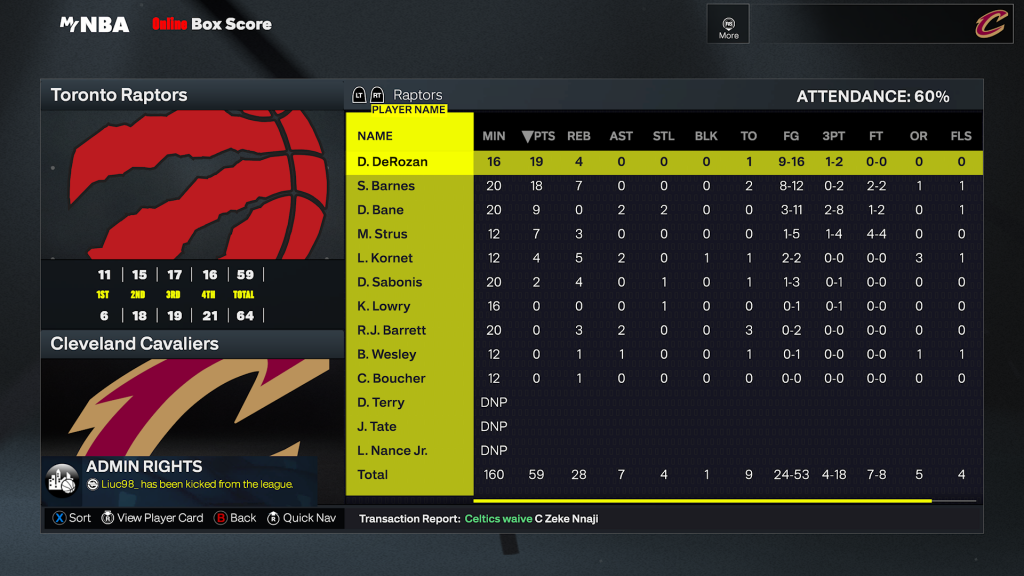Select the C. Boucher row
Image resolution: width=1024 pixels, height=576 pixels.
tap(392, 378)
